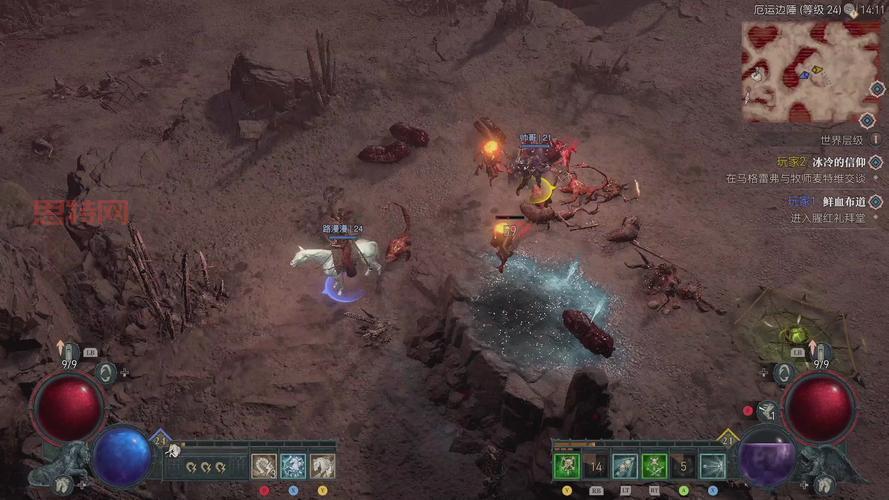Open the minimap in the corner
Screen dimensions: 889x500
tap(796, 71)
